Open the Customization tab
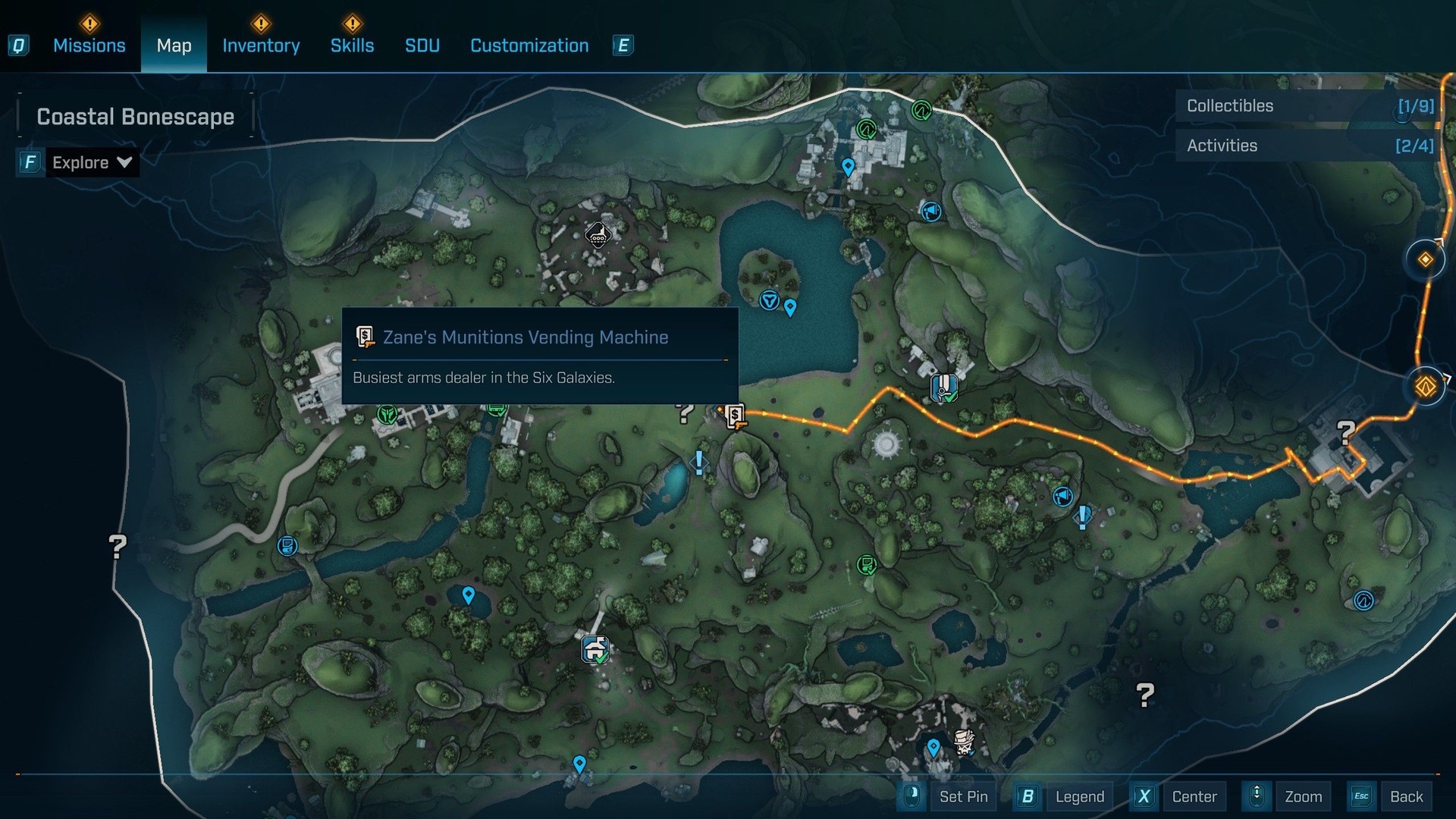Viewport: 1456px width, 819px height. coord(529,45)
